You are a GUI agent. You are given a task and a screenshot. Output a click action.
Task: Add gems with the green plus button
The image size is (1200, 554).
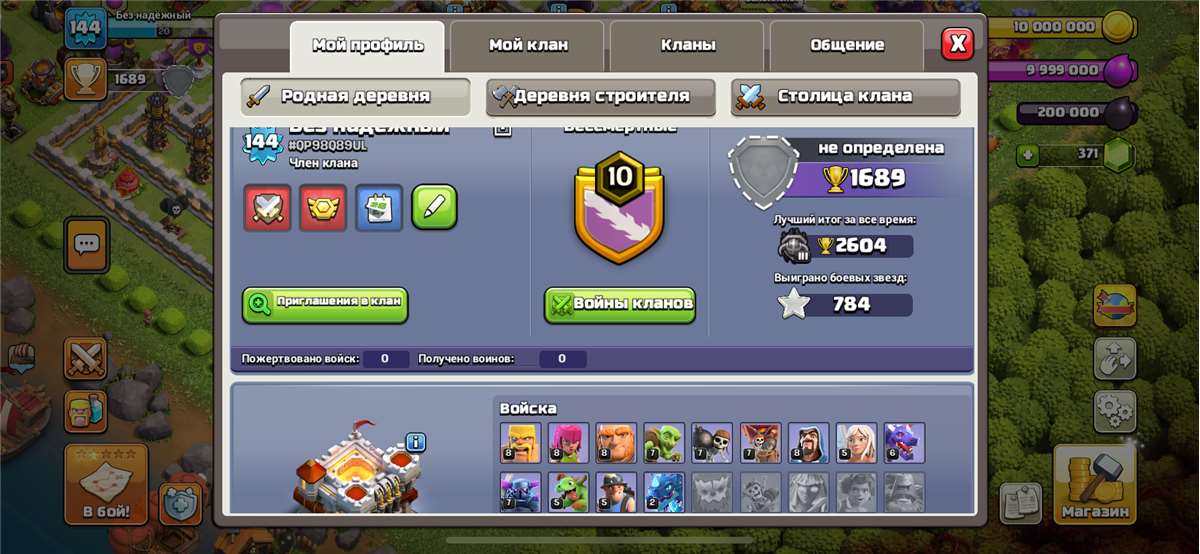pos(1026,155)
